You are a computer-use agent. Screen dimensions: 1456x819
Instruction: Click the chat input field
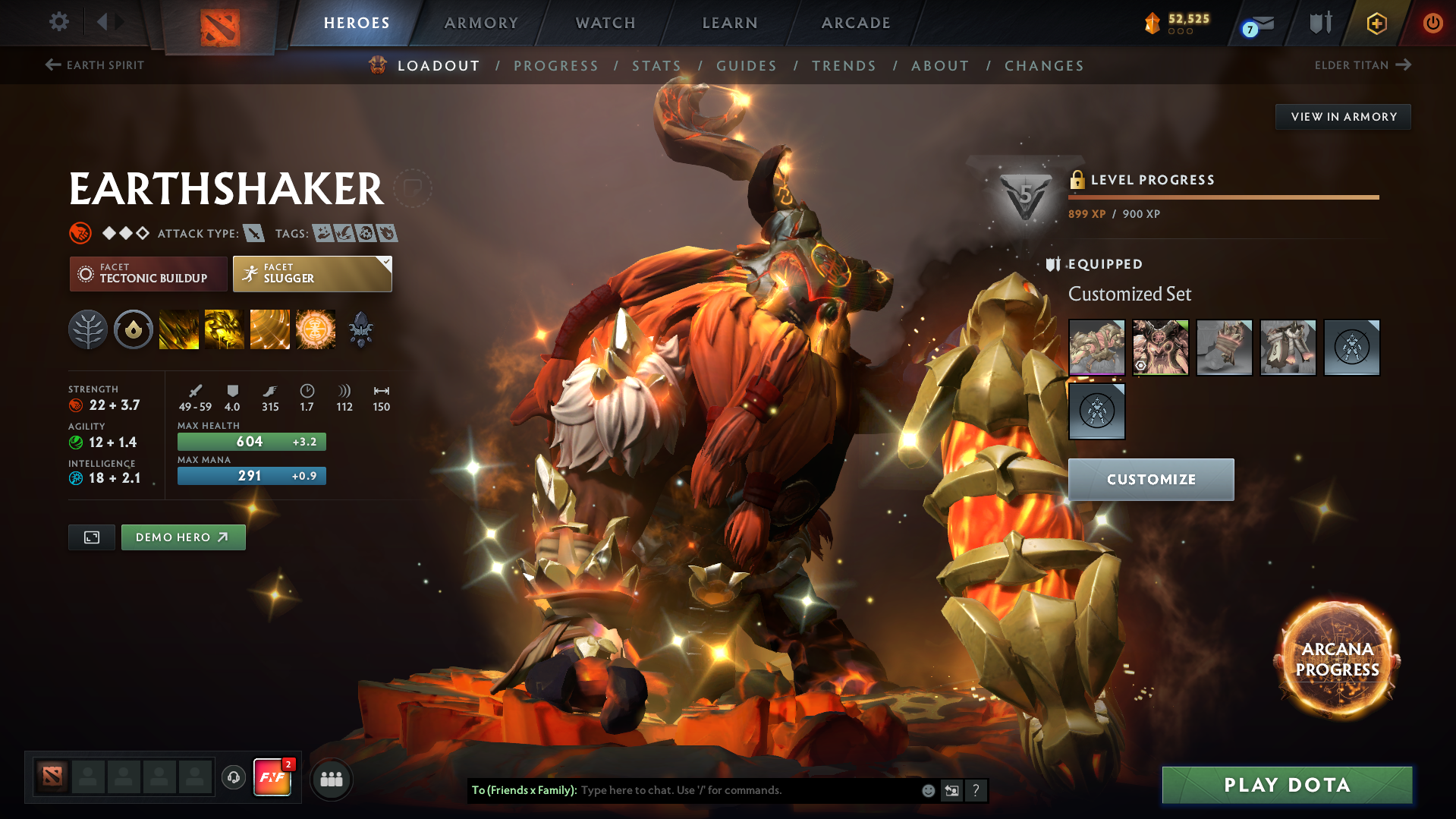point(747,790)
